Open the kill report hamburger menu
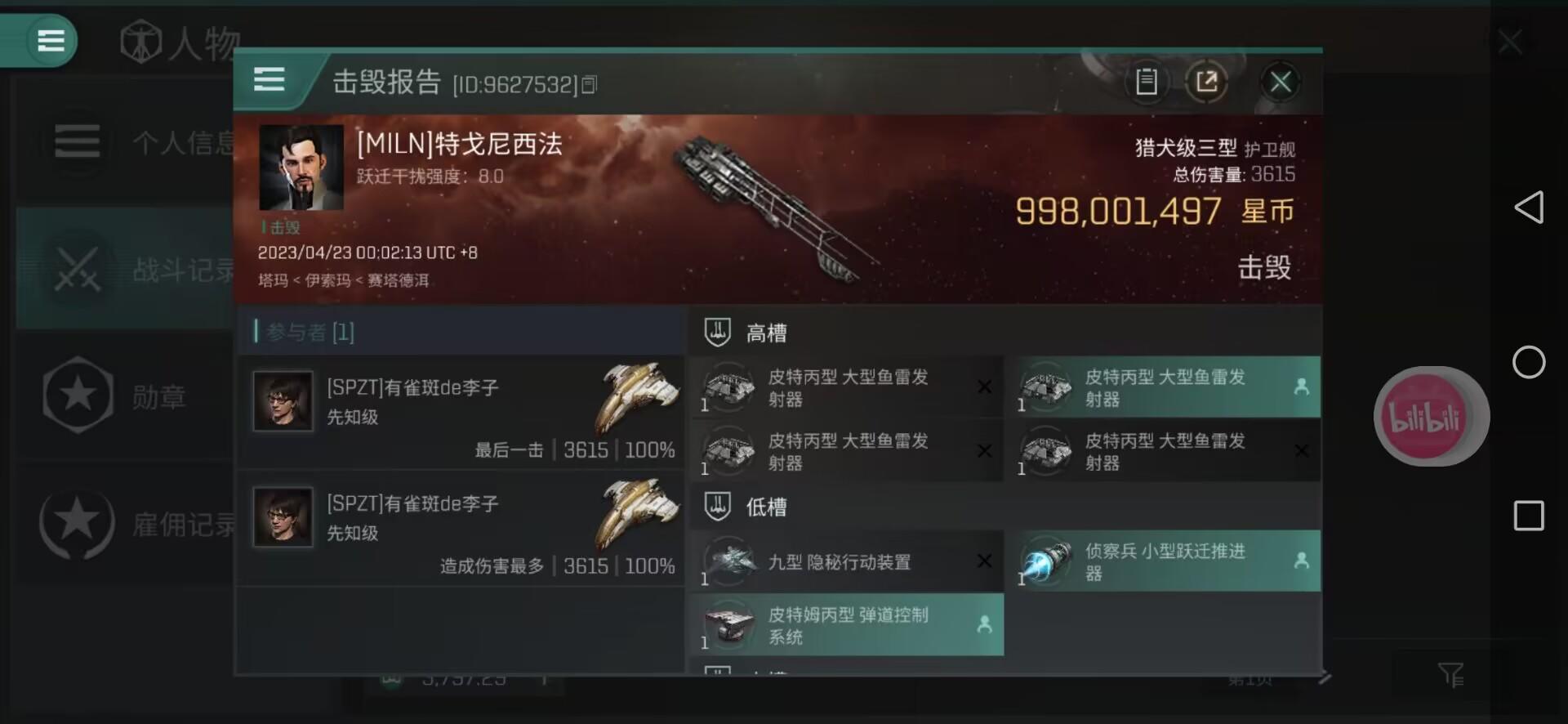1568x724 pixels. click(x=269, y=79)
